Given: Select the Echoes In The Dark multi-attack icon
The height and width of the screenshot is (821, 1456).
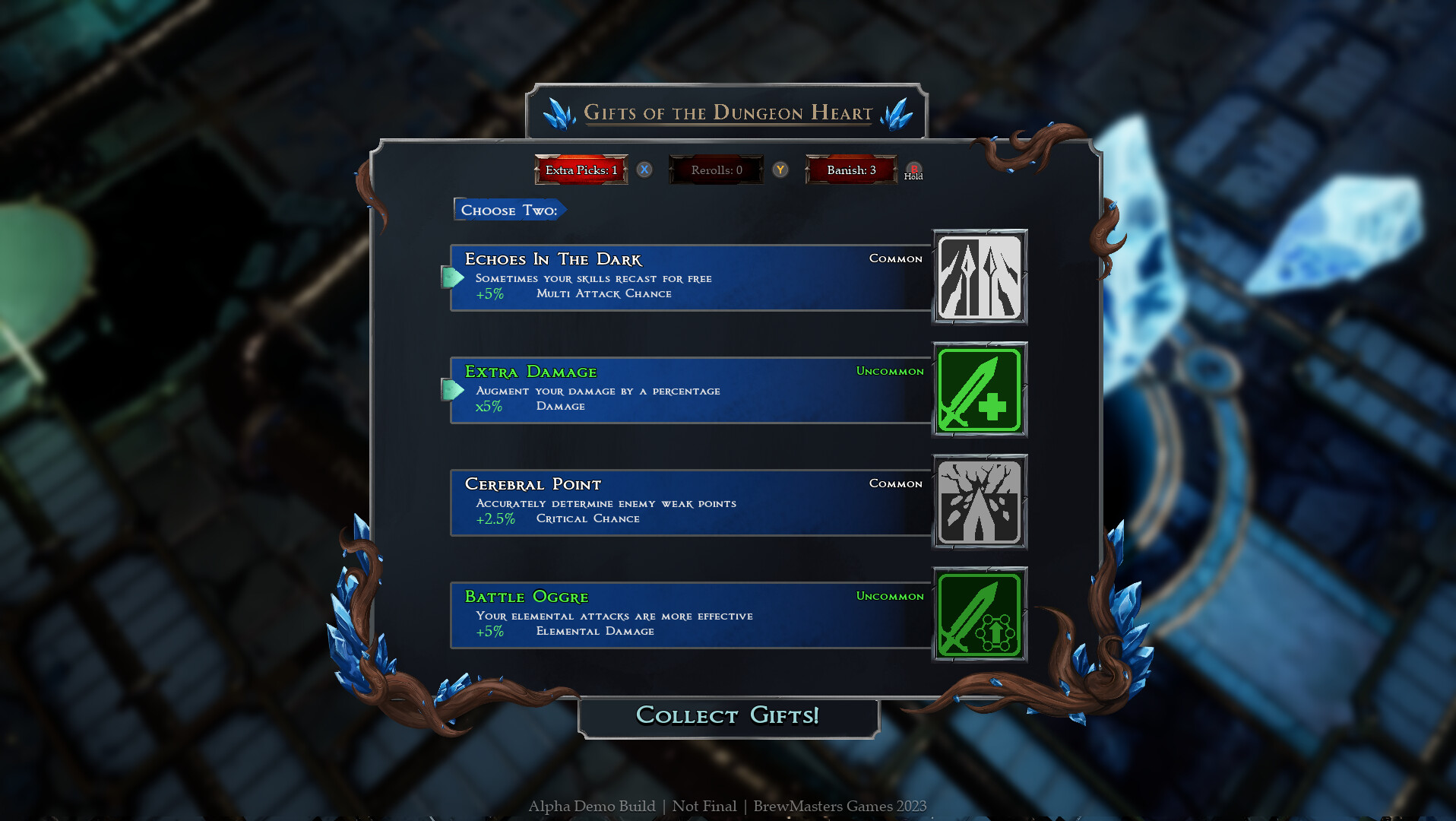Looking at the screenshot, I should (x=979, y=277).
